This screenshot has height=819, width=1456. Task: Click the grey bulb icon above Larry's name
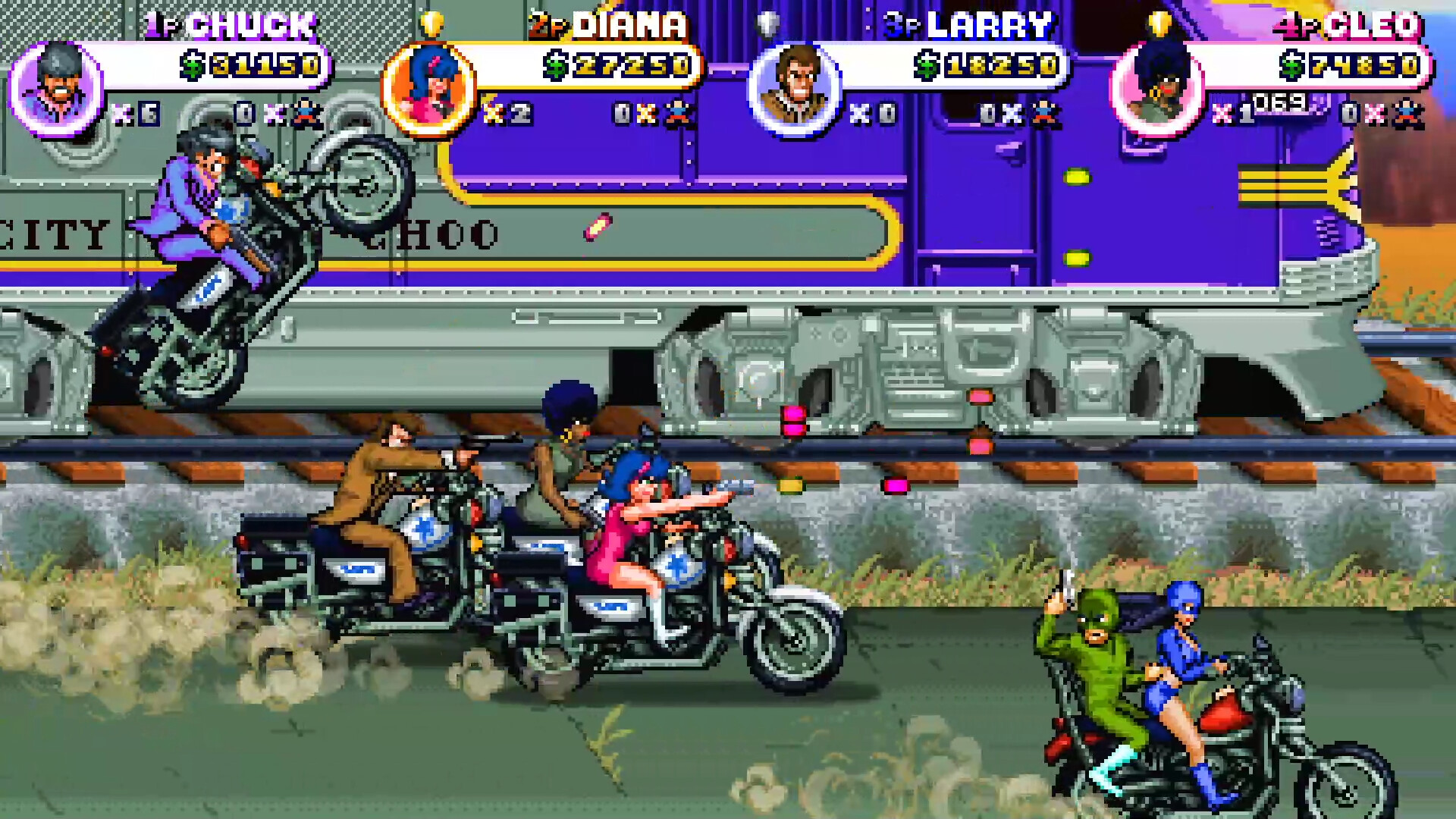point(768,22)
